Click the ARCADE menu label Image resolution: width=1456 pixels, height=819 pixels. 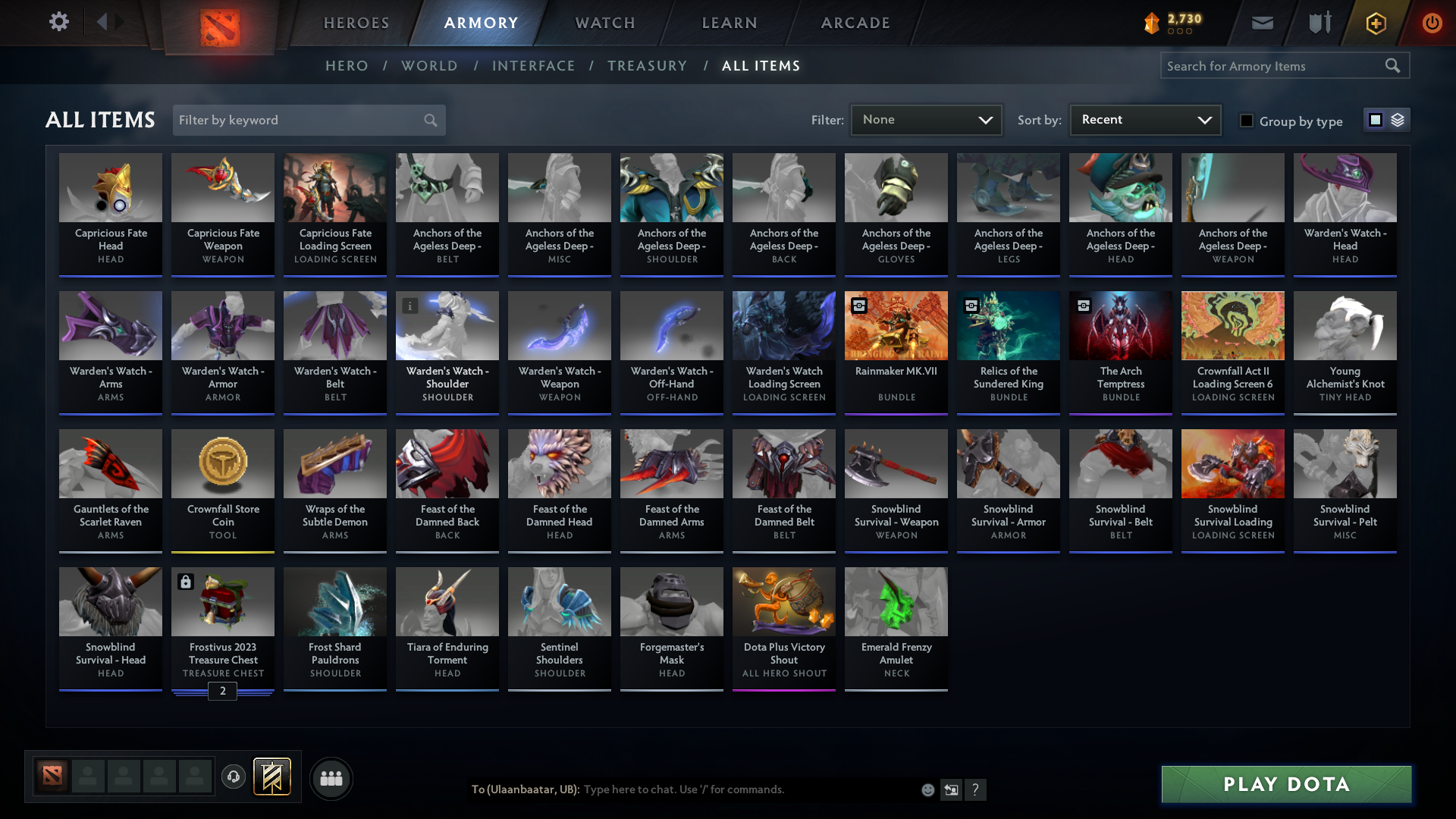point(855,23)
